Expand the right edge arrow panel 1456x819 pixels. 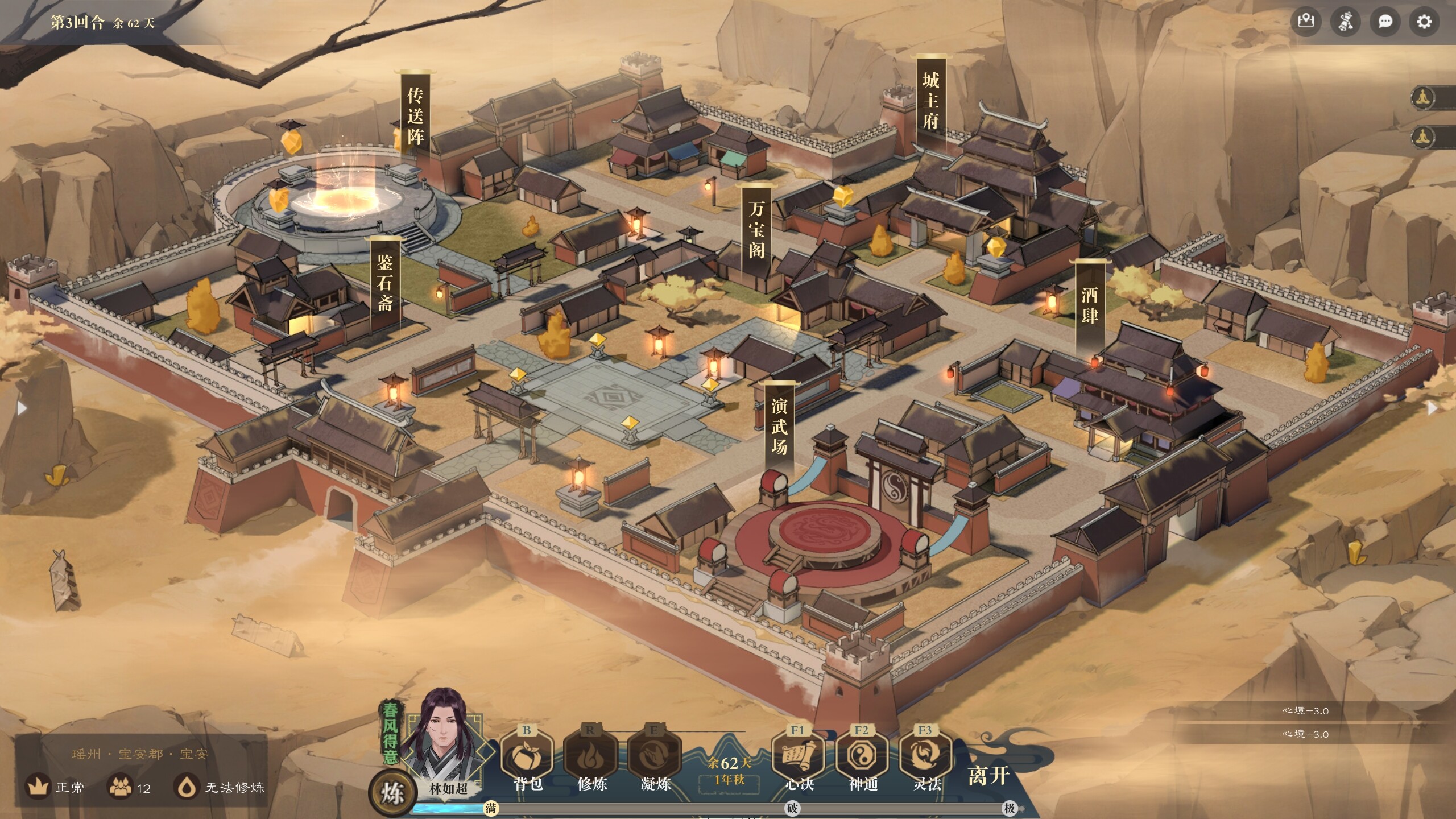[x=1433, y=407]
